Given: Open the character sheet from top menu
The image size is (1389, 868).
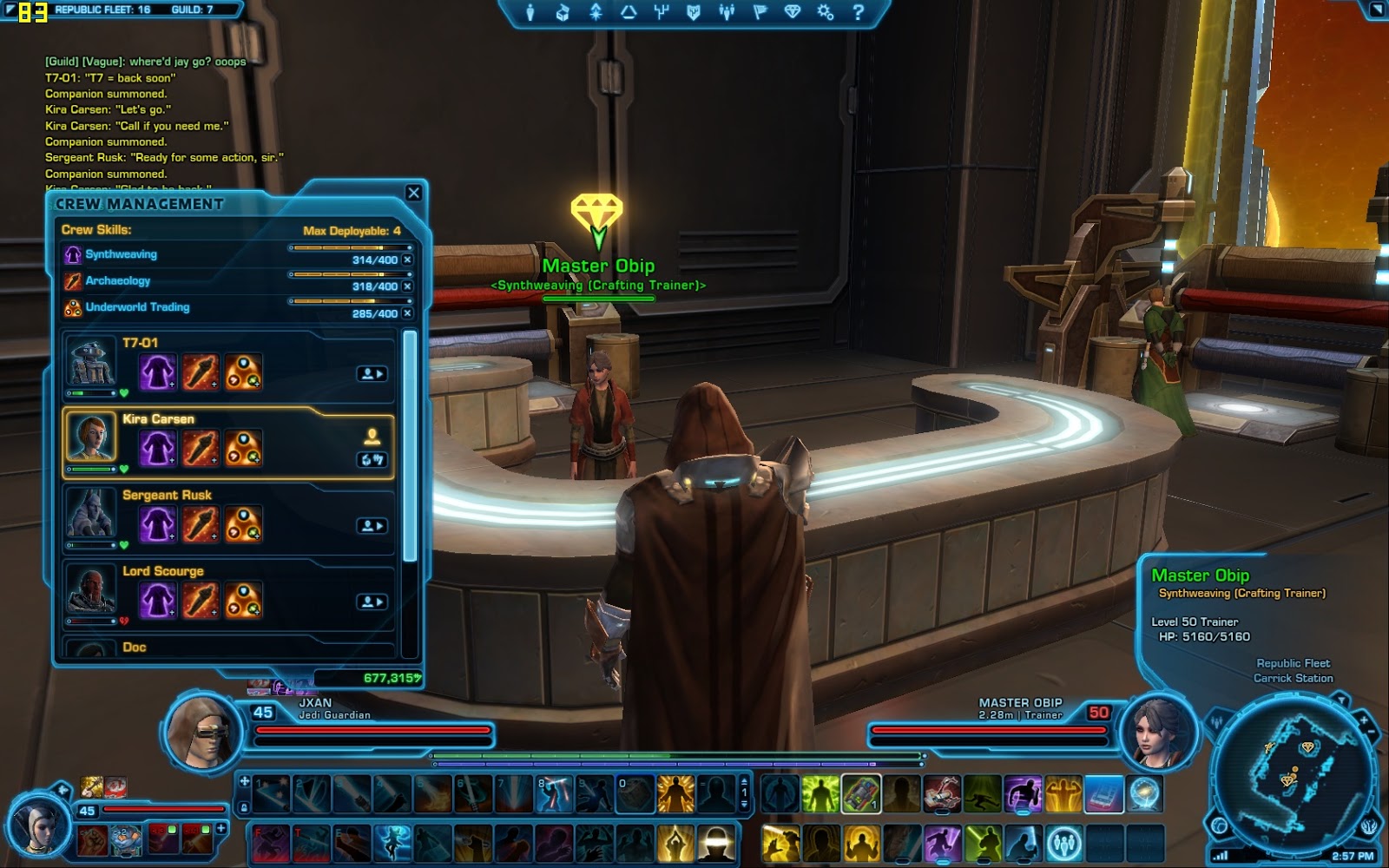Looking at the screenshot, I should [x=530, y=12].
